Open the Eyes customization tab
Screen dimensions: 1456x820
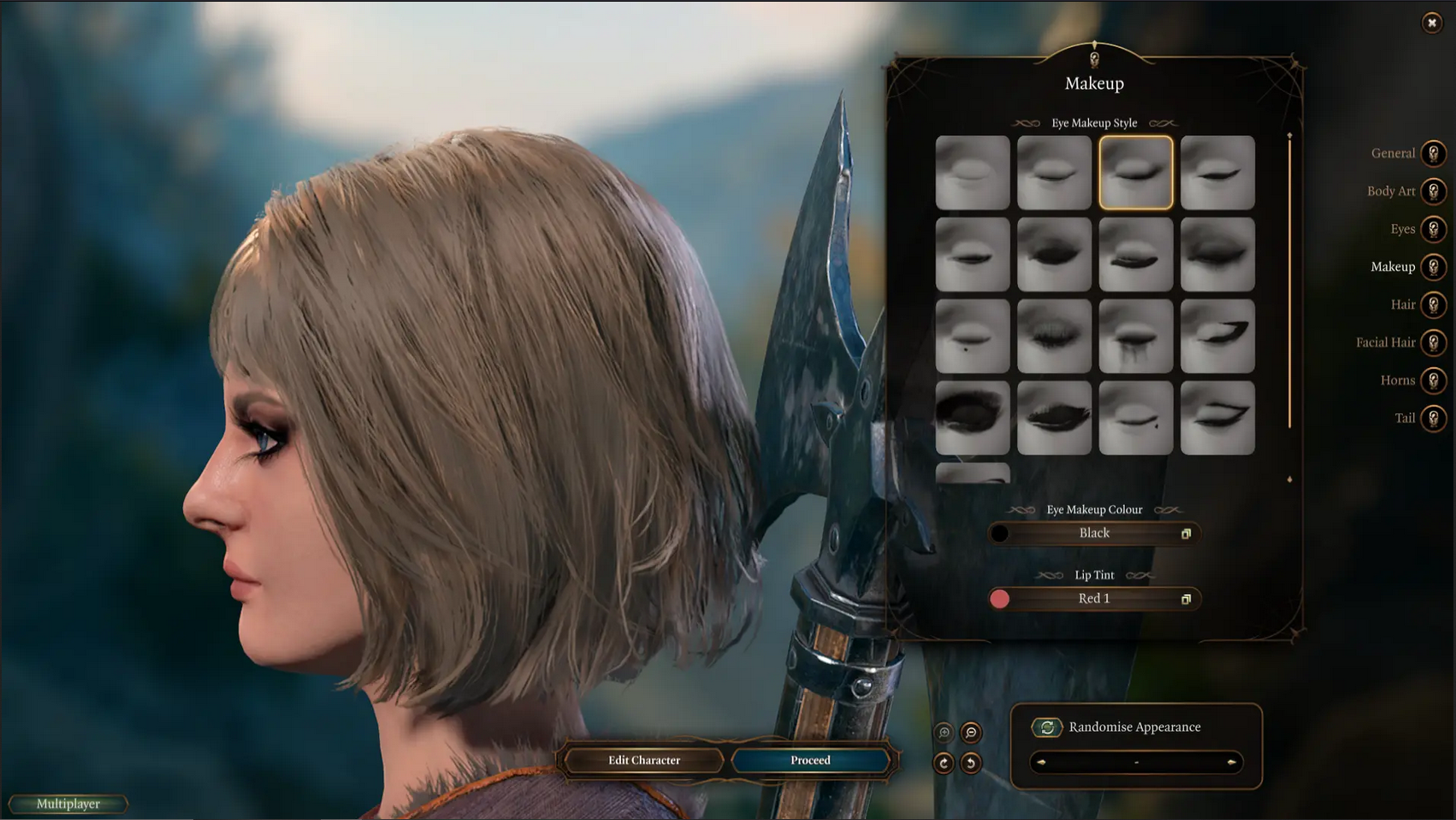click(x=1433, y=229)
